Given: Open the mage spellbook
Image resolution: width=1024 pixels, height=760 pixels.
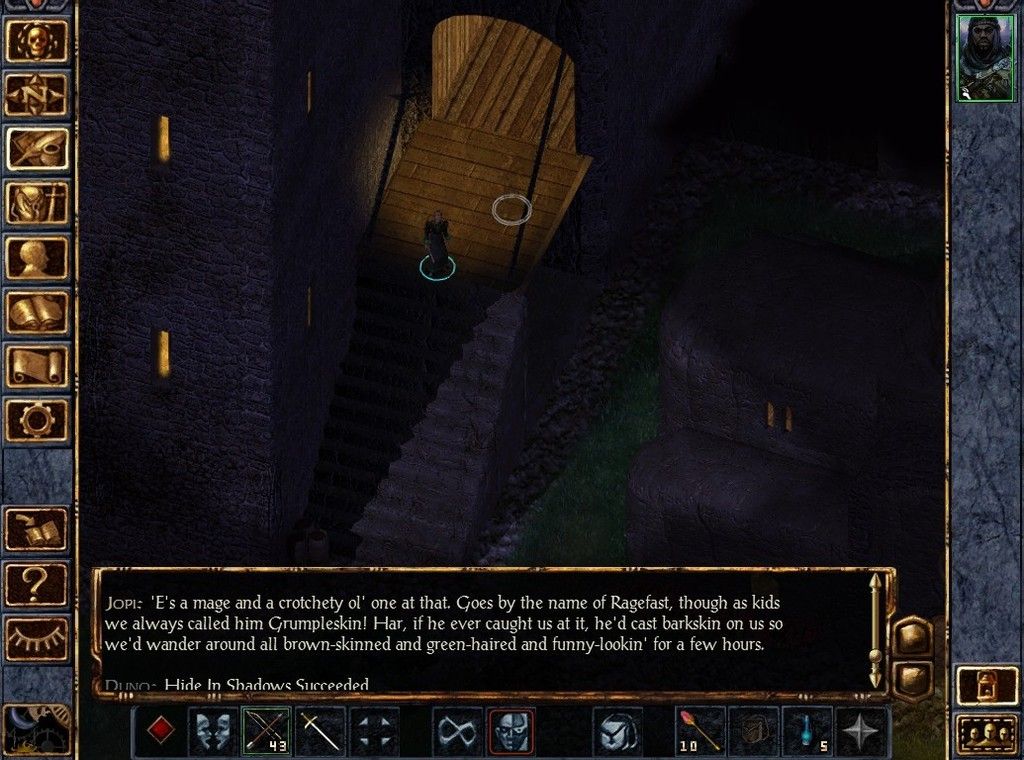Looking at the screenshot, I should tap(38, 311).
